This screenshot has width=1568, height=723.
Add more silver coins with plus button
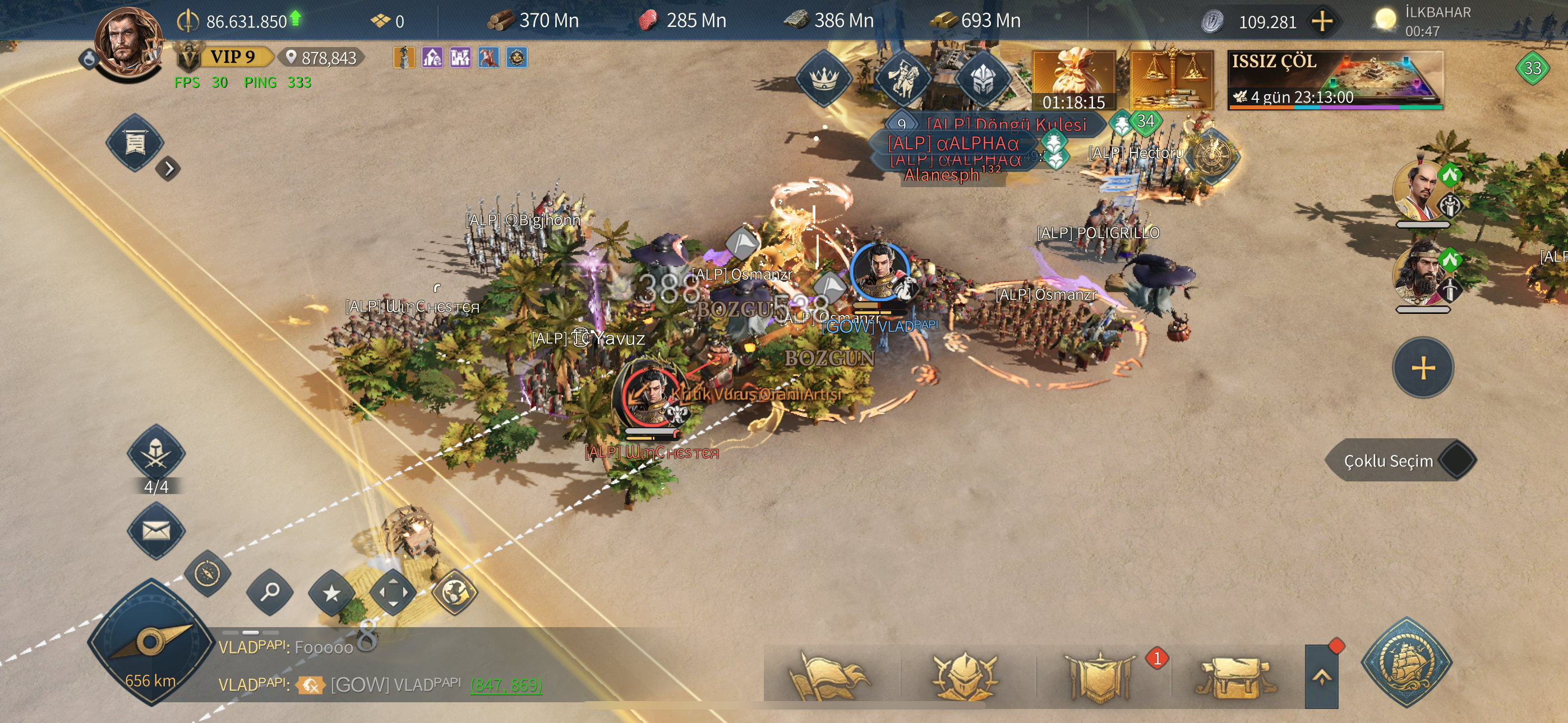1321,21
